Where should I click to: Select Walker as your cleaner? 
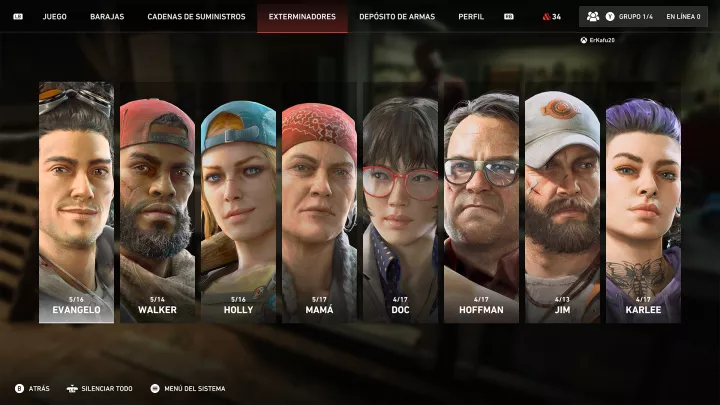pyautogui.click(x=157, y=210)
